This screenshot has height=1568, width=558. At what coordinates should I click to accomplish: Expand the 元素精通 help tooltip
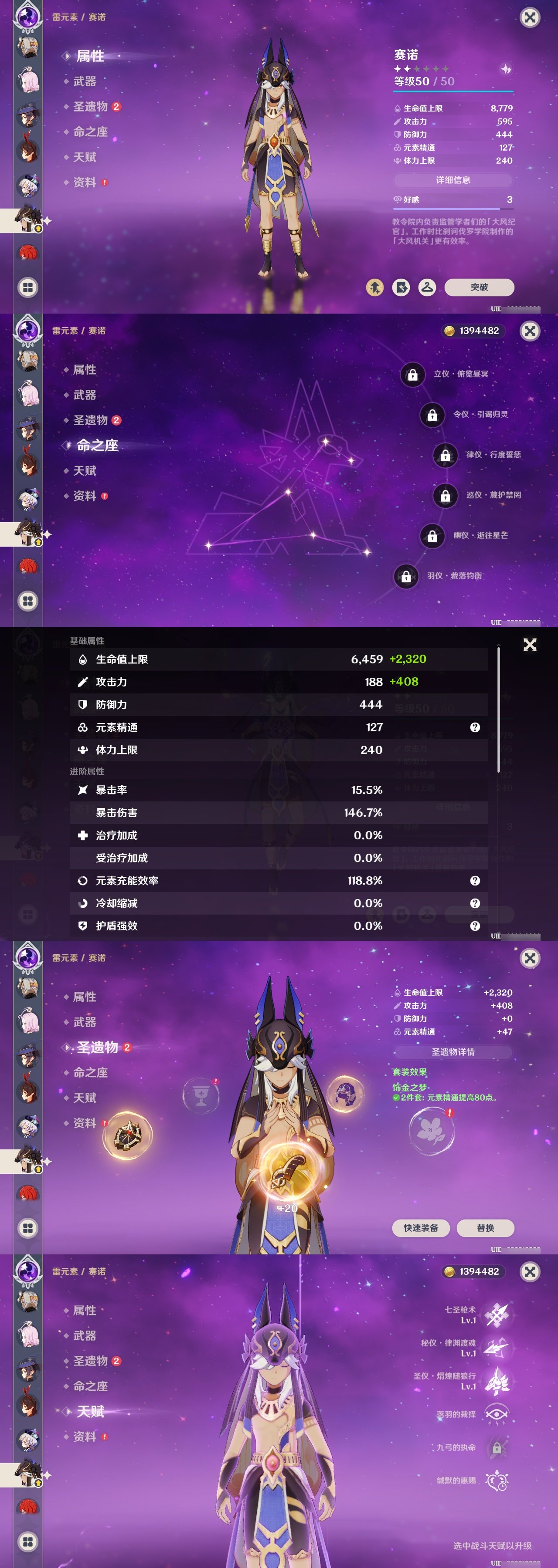point(472,727)
